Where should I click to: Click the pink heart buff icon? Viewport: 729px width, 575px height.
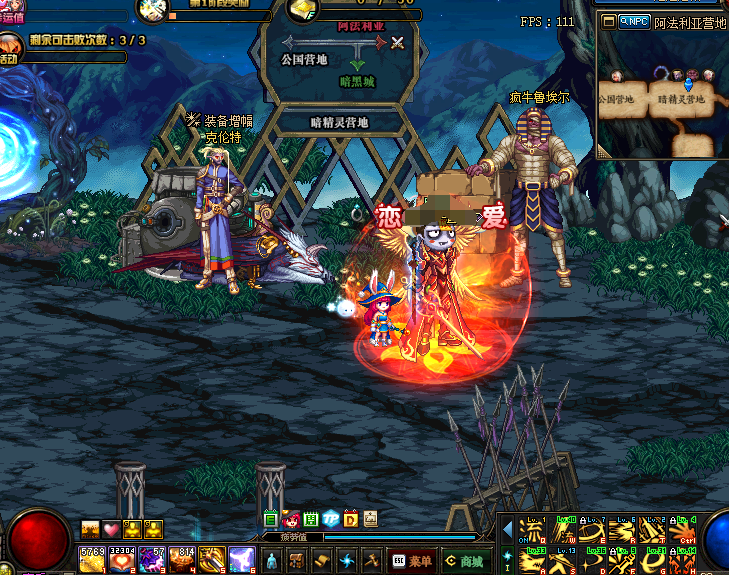(x=111, y=529)
